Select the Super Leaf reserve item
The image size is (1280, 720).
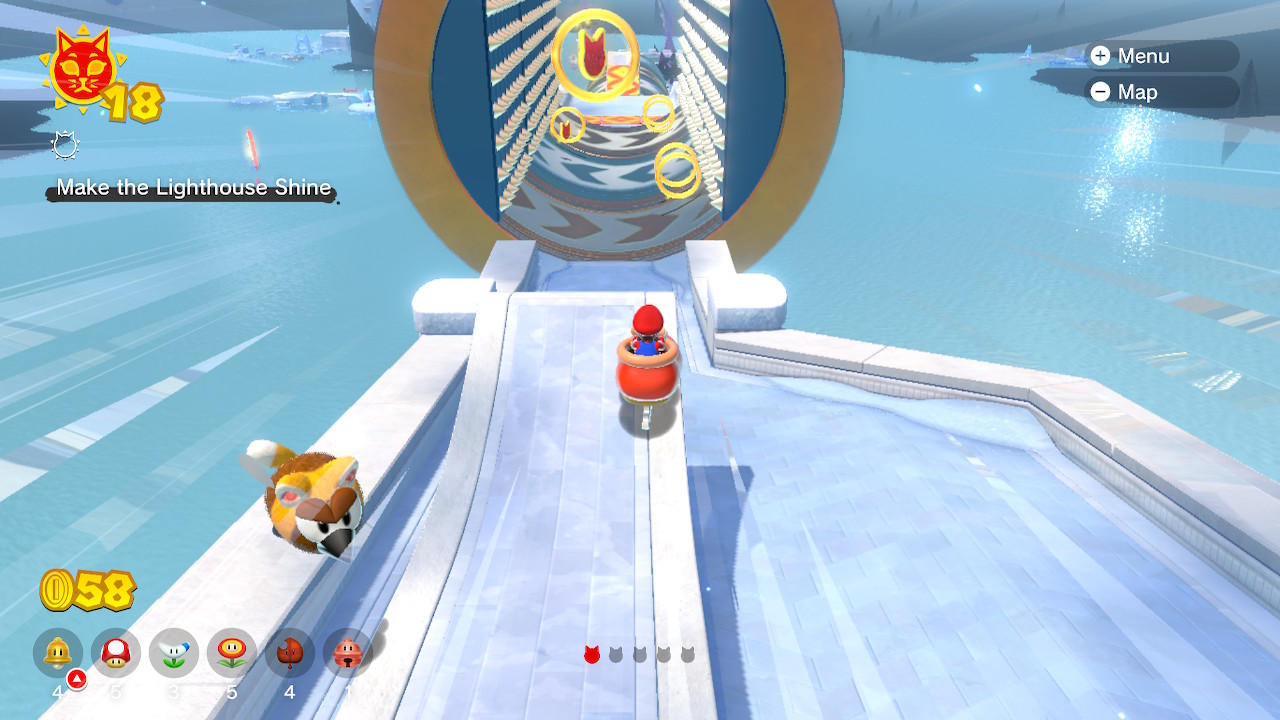(290, 653)
